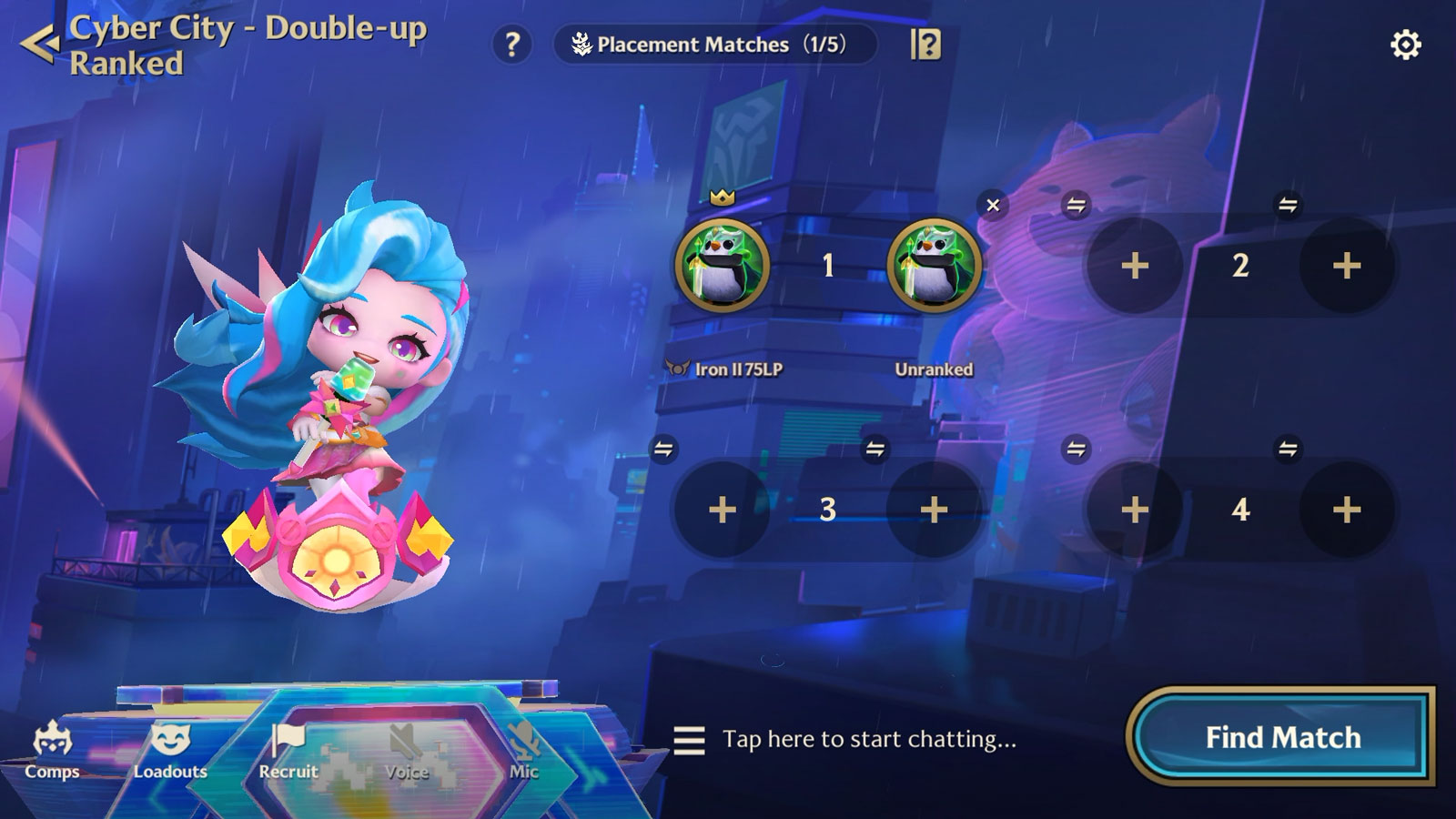Viewport: 1456px width, 819px height.
Task: Open the Comps menu
Action: point(52,750)
